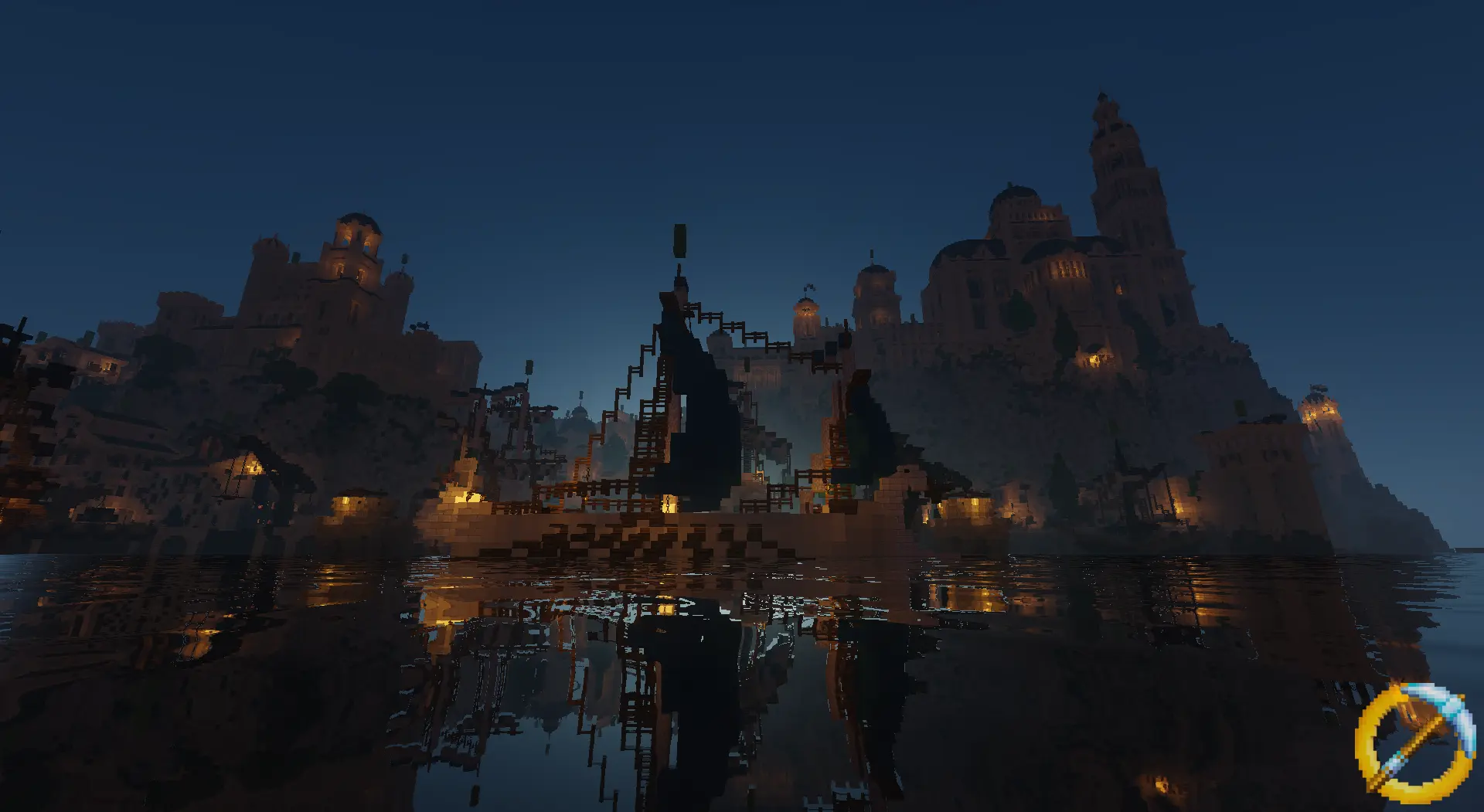Click the tall spired tower on the right

pos(1111,155)
